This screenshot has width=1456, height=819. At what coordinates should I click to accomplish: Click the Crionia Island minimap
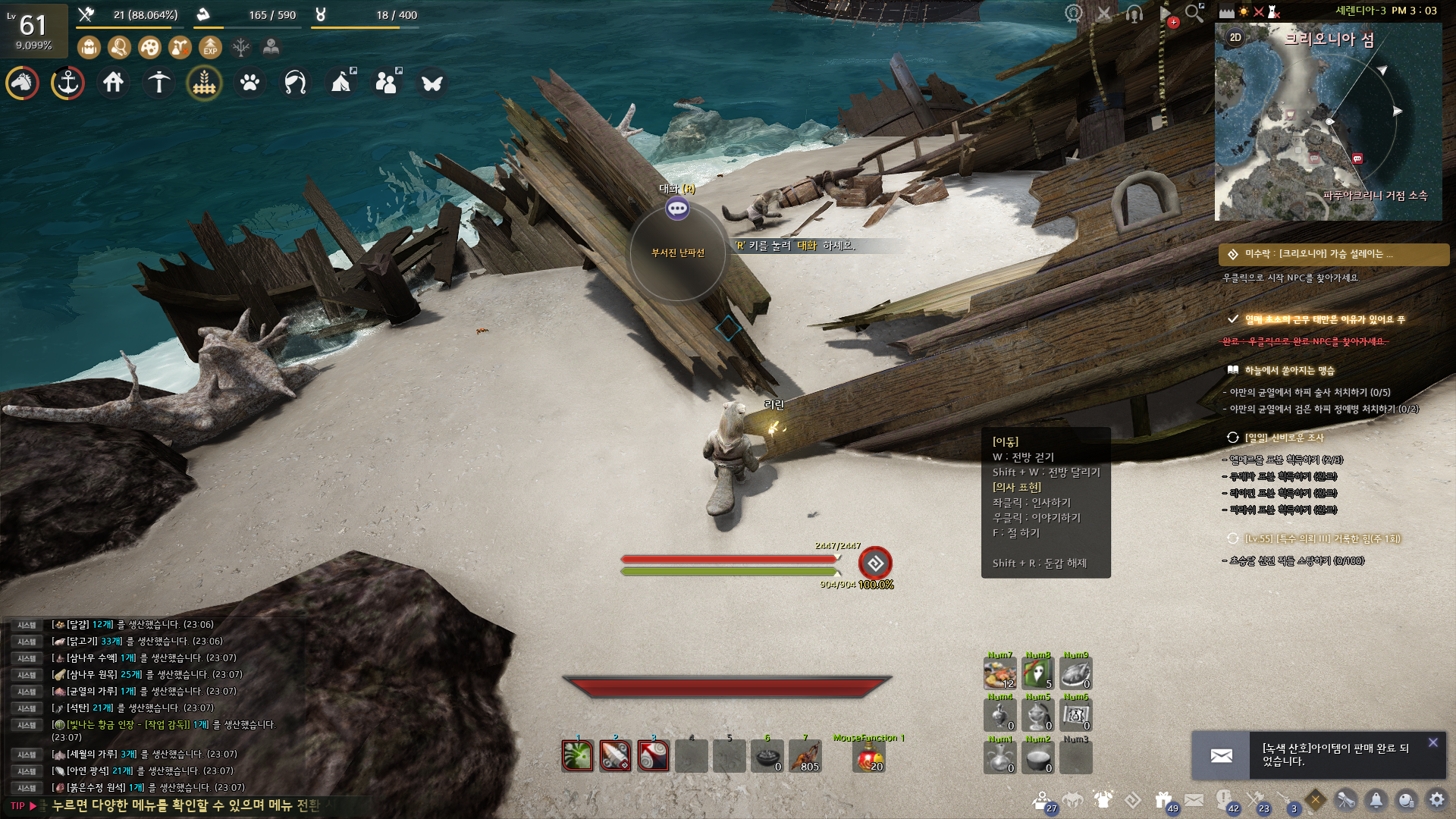(1327, 129)
